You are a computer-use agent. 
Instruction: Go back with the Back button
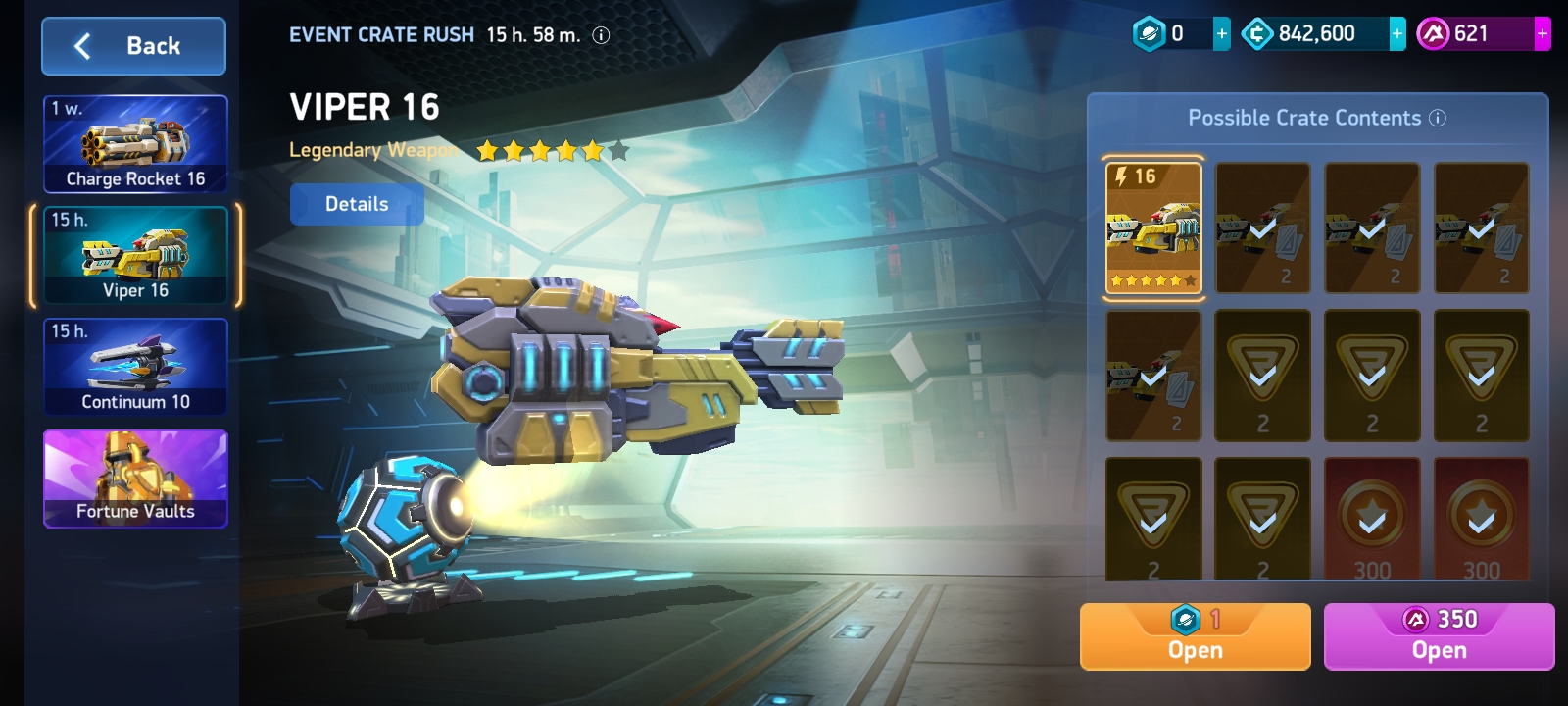point(133,46)
